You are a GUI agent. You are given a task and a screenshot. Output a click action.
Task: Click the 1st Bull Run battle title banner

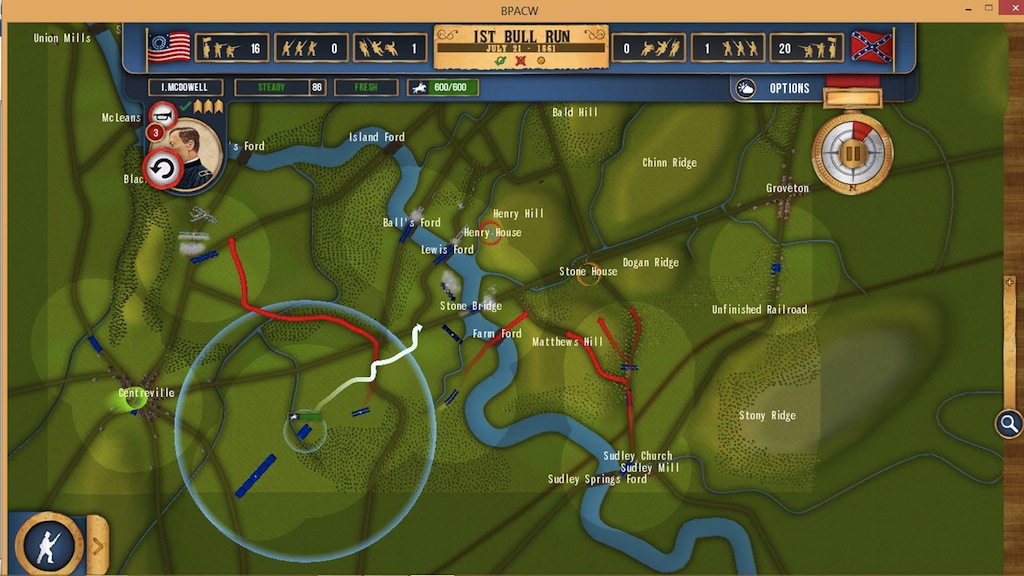point(520,45)
